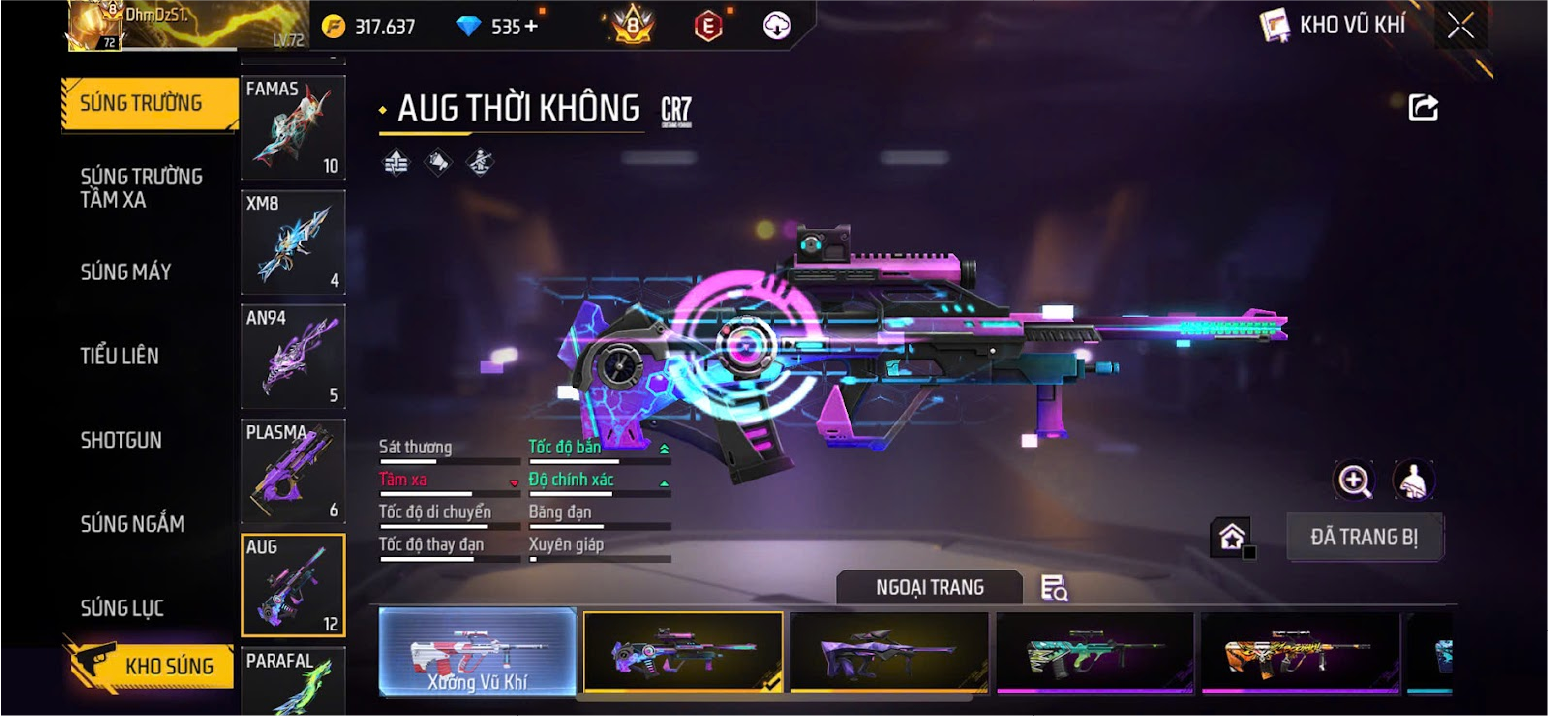Switch to the Shotgun category
Screen dimensions: 1548x716
[x=121, y=440]
